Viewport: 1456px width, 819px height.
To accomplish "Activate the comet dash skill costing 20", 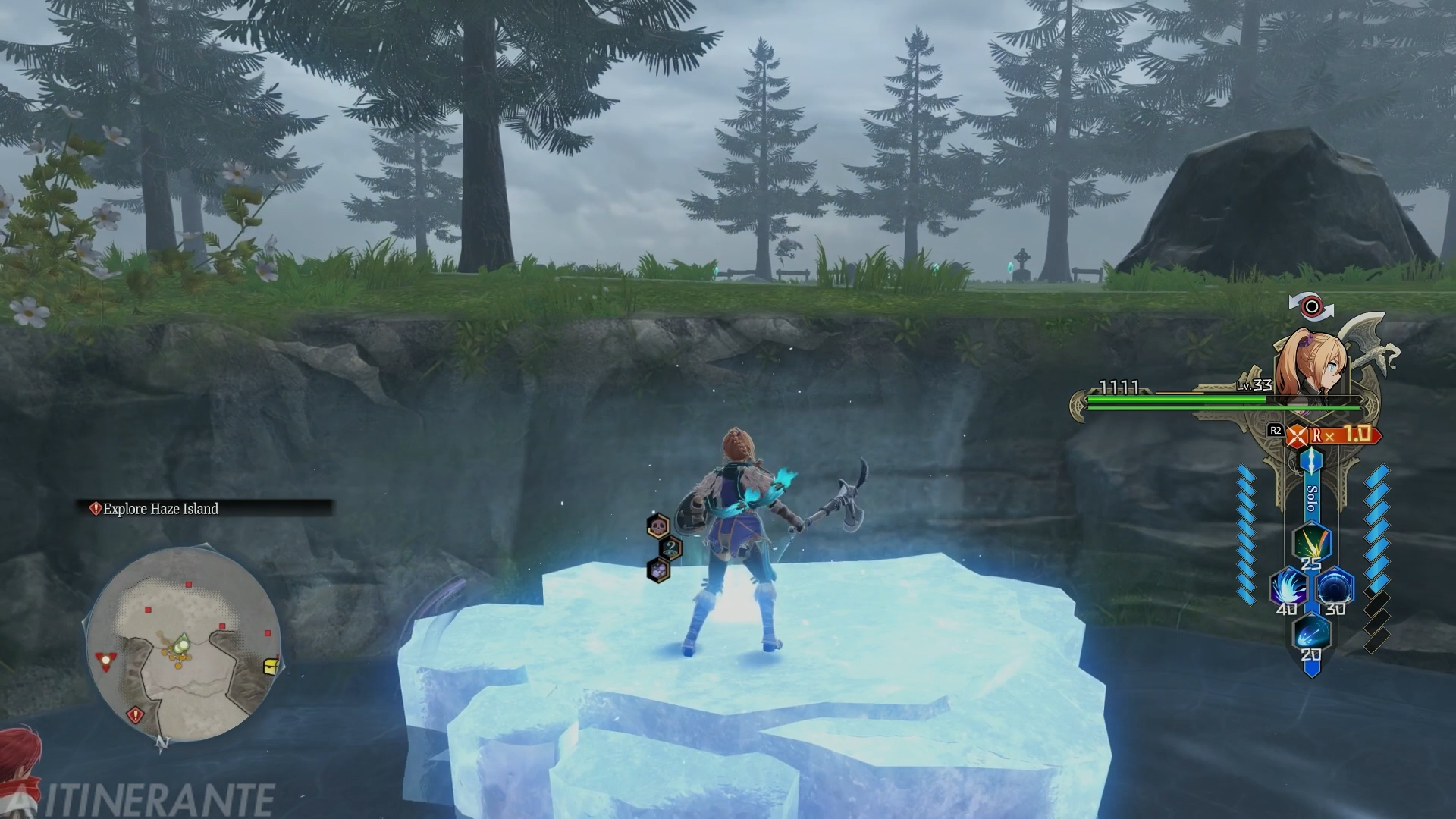I will 1311,634.
